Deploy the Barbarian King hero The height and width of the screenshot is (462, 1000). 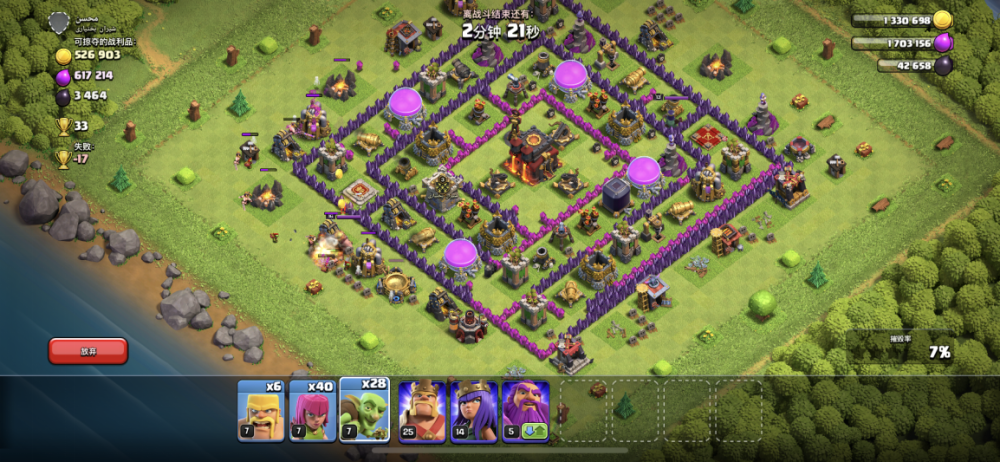[422, 410]
